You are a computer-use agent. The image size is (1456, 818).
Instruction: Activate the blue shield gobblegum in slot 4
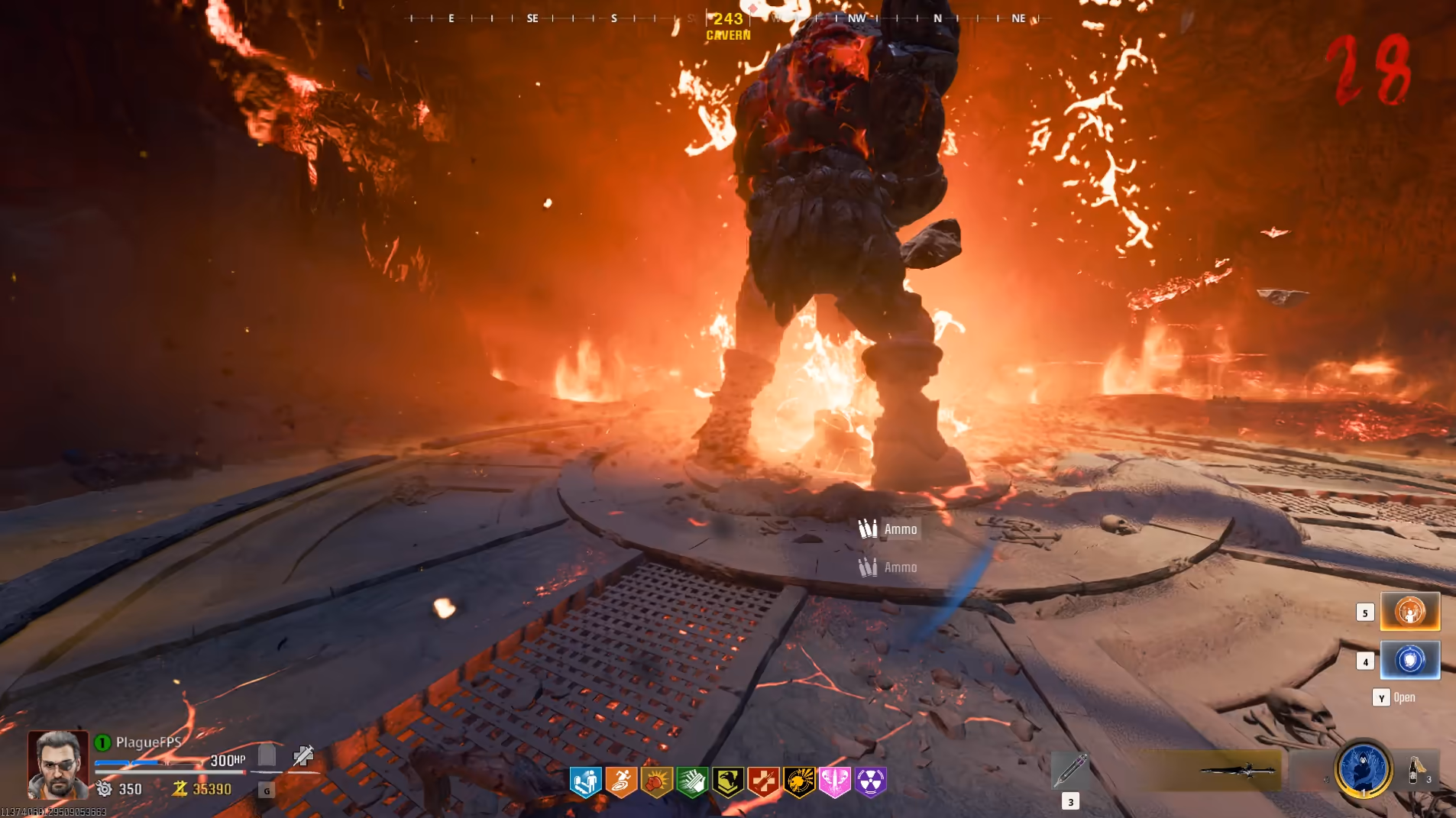[1410, 660]
